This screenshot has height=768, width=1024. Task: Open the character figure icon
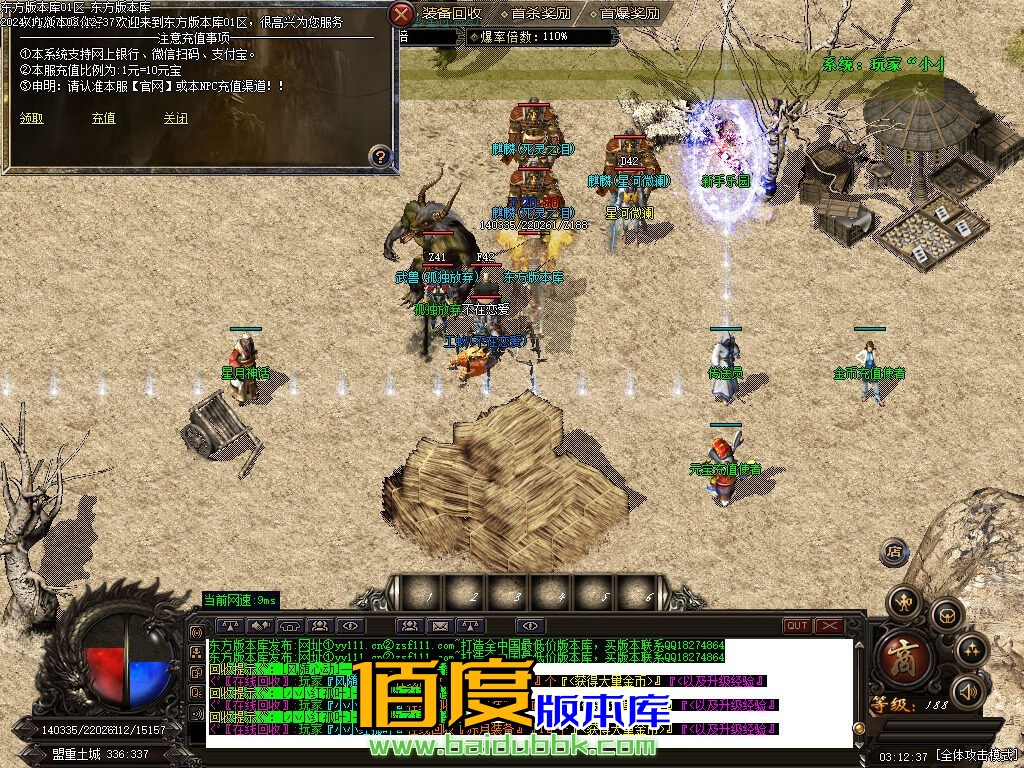905,602
